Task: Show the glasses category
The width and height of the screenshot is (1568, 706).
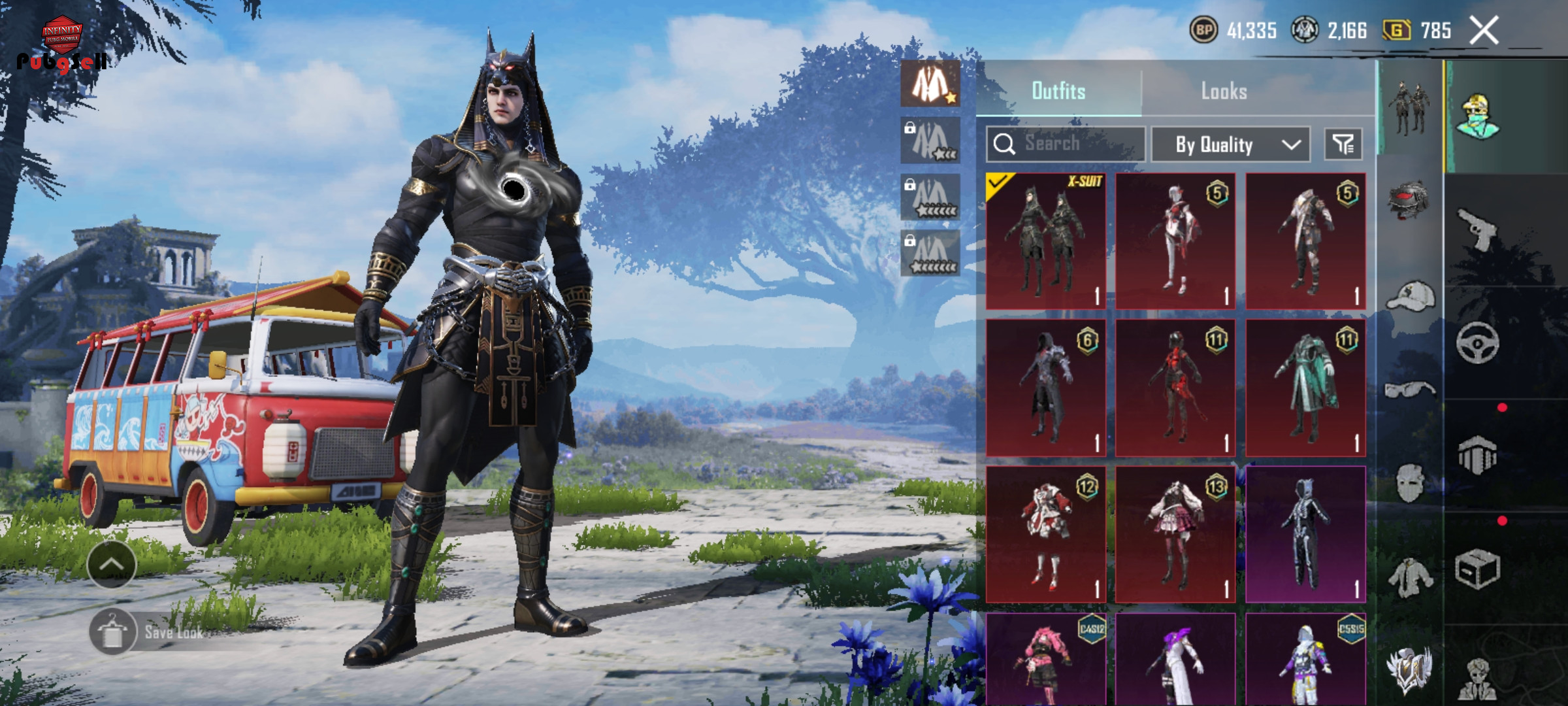Action: point(1409,390)
